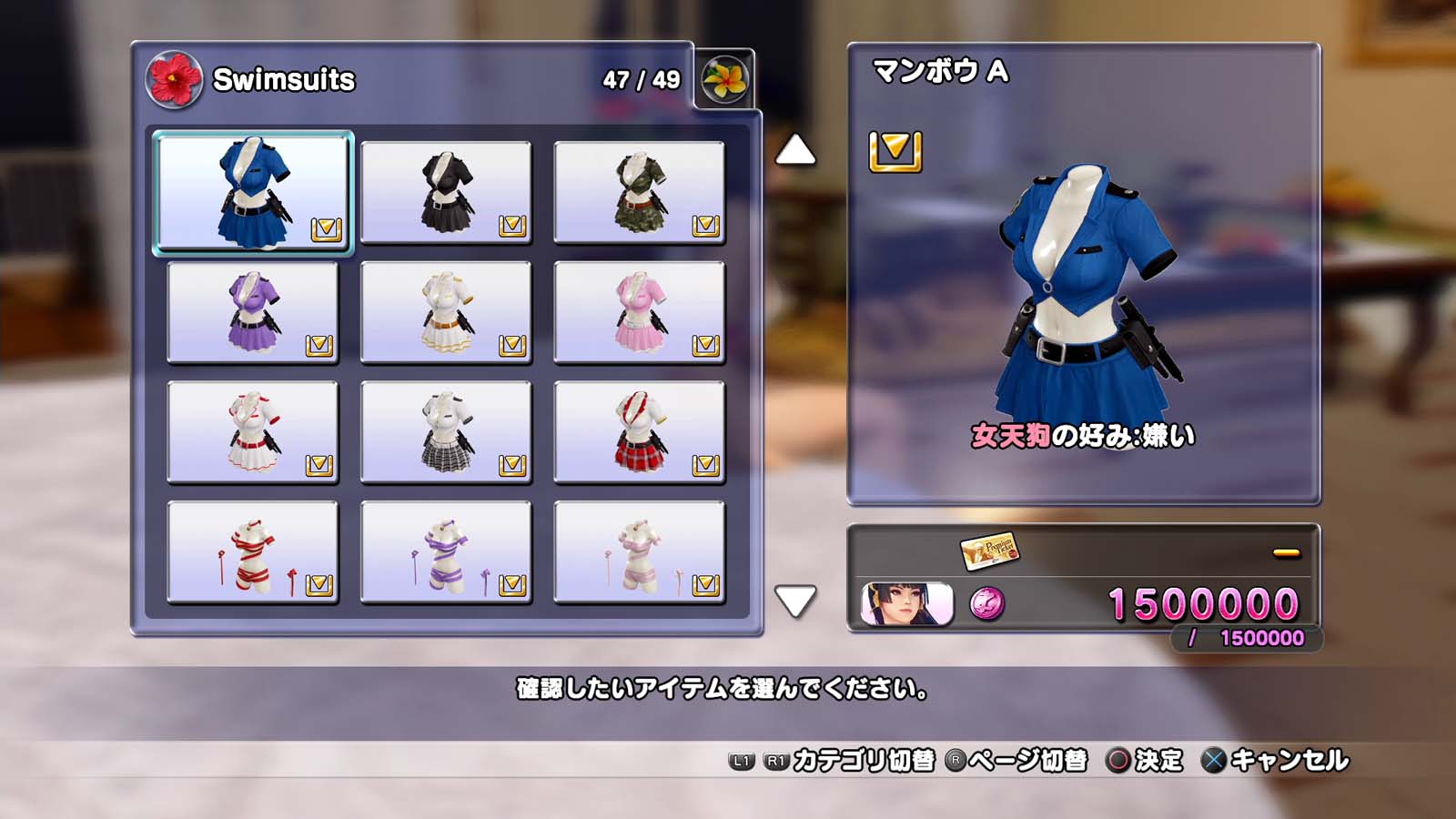The width and height of the screenshot is (1456, 819).
Task: Select the purple ribbon swimsuit slot
Action: (x=446, y=552)
